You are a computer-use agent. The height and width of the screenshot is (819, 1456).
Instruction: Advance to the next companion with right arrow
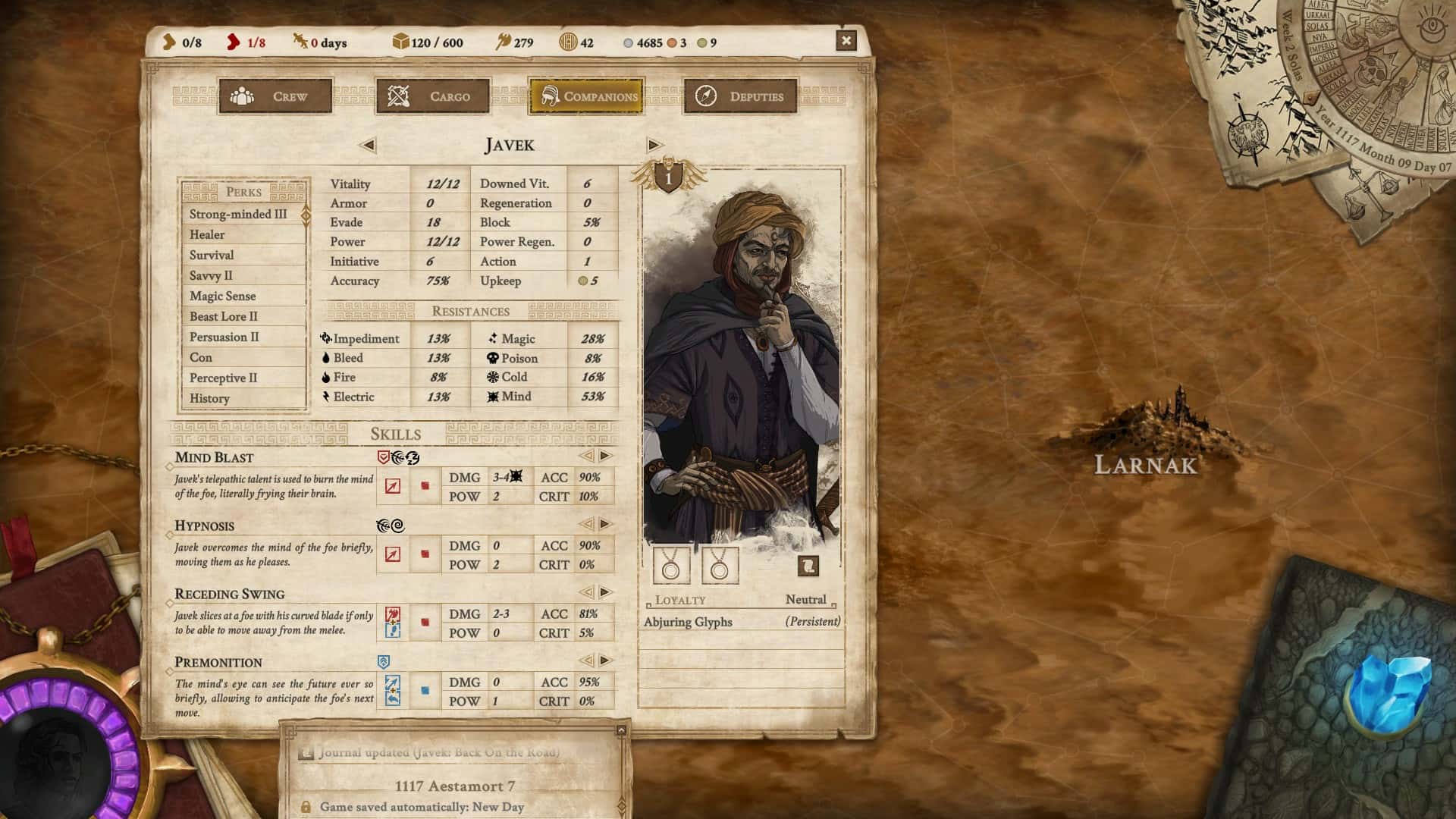coord(652,145)
